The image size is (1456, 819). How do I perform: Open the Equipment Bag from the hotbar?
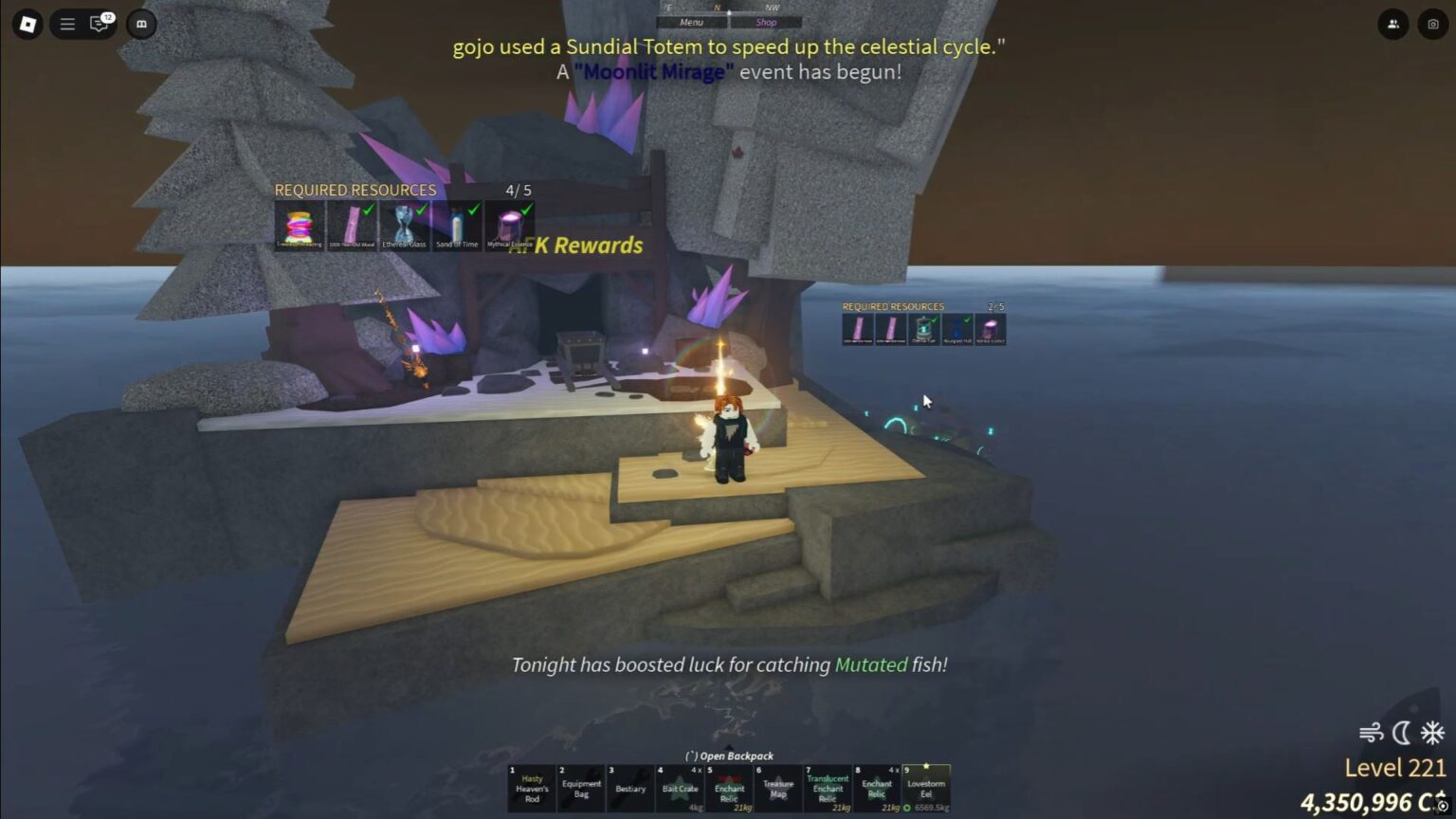point(581,788)
